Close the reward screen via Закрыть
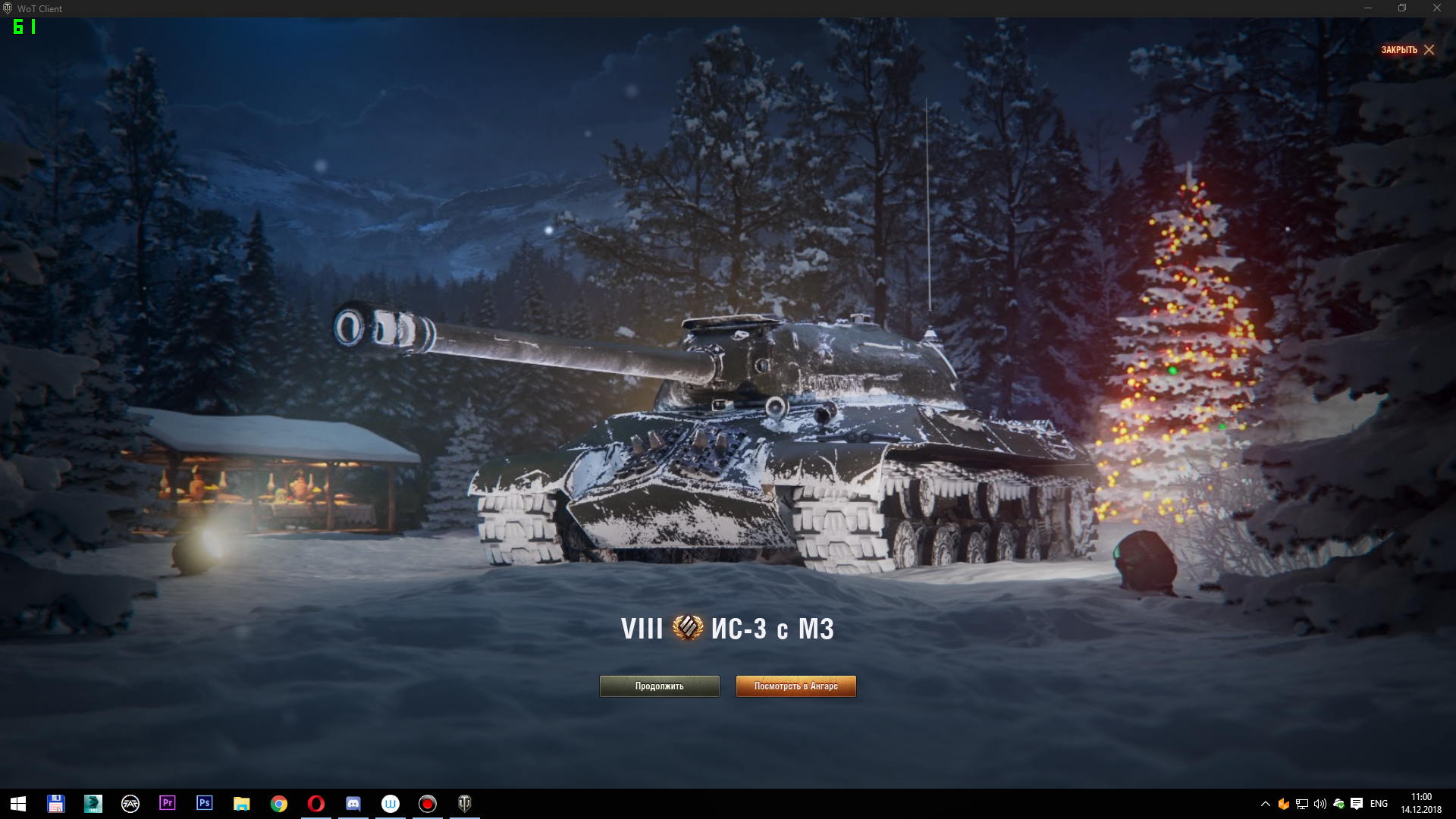Screen dimensions: 1456x819 point(1407,50)
